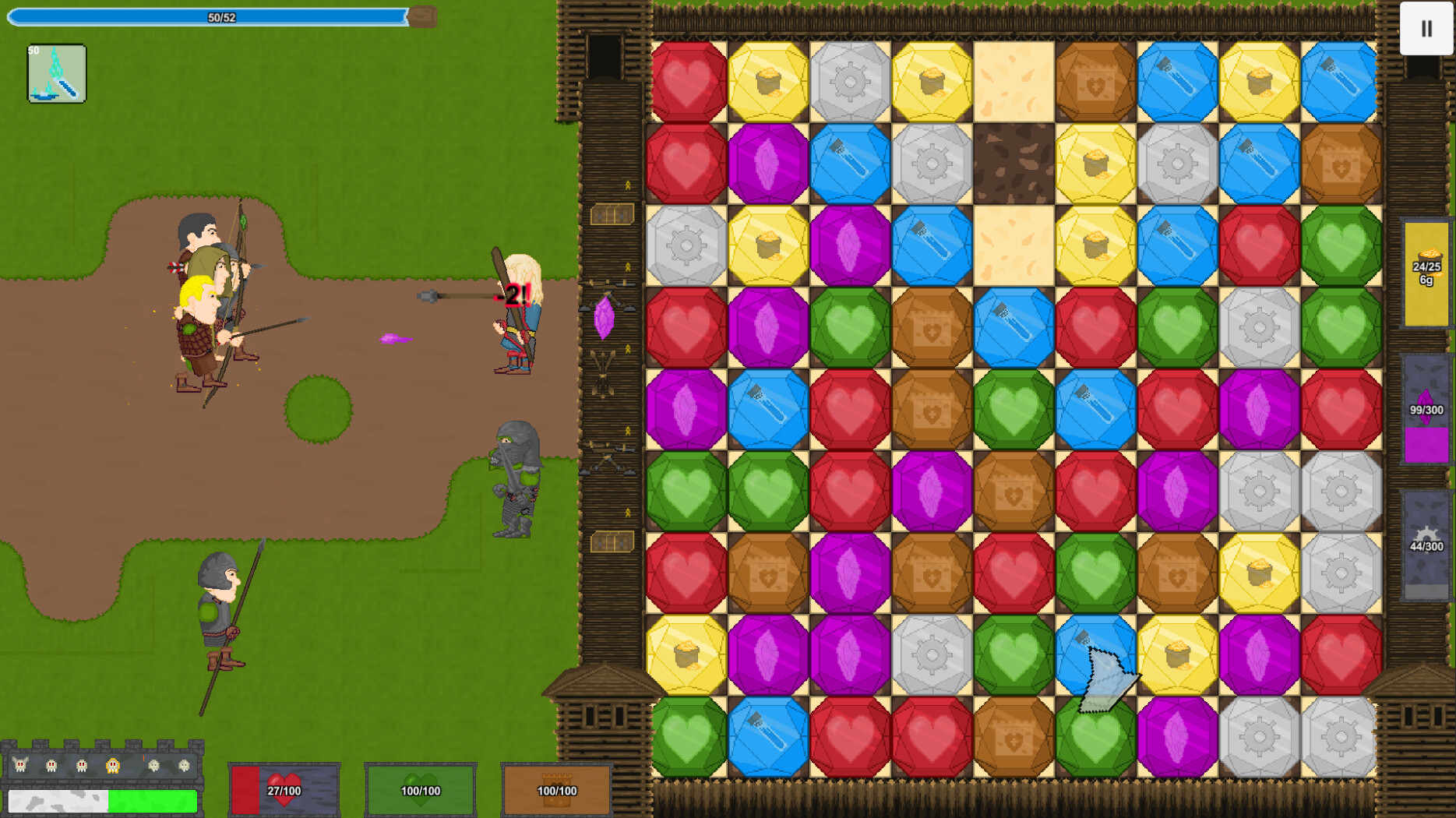This screenshot has width=1456, height=818.
Task: Click a blue potion gem
Action: 850,162
